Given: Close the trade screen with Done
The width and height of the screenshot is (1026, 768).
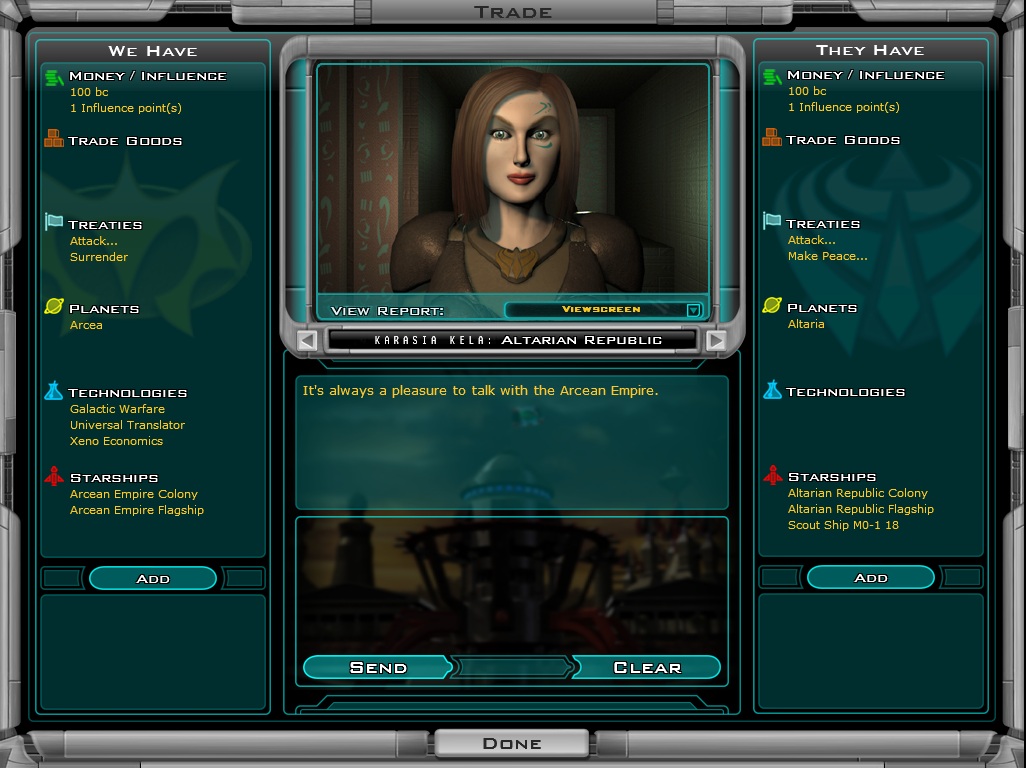Looking at the screenshot, I should click(512, 743).
